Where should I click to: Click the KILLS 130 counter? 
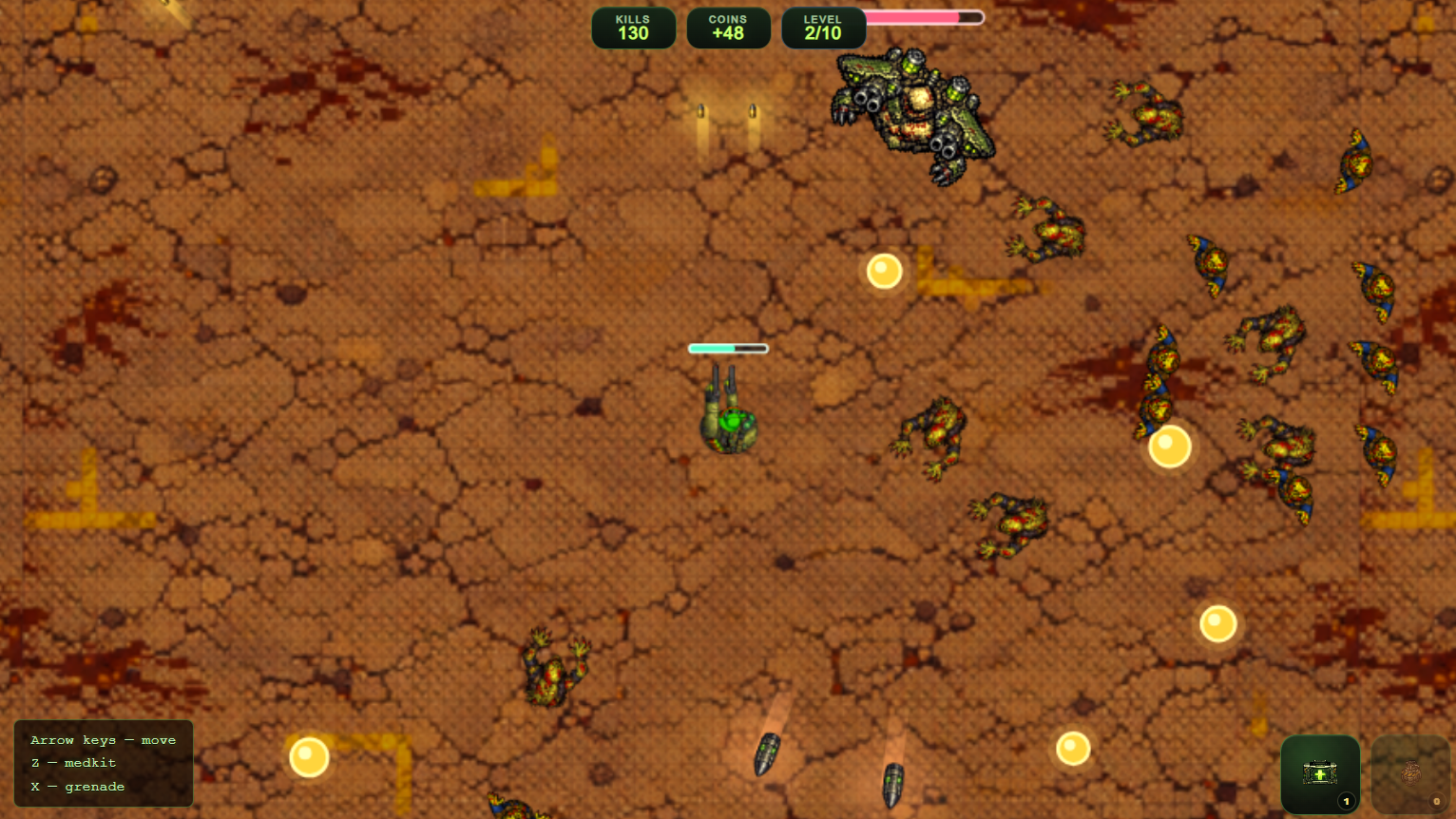pos(633,27)
